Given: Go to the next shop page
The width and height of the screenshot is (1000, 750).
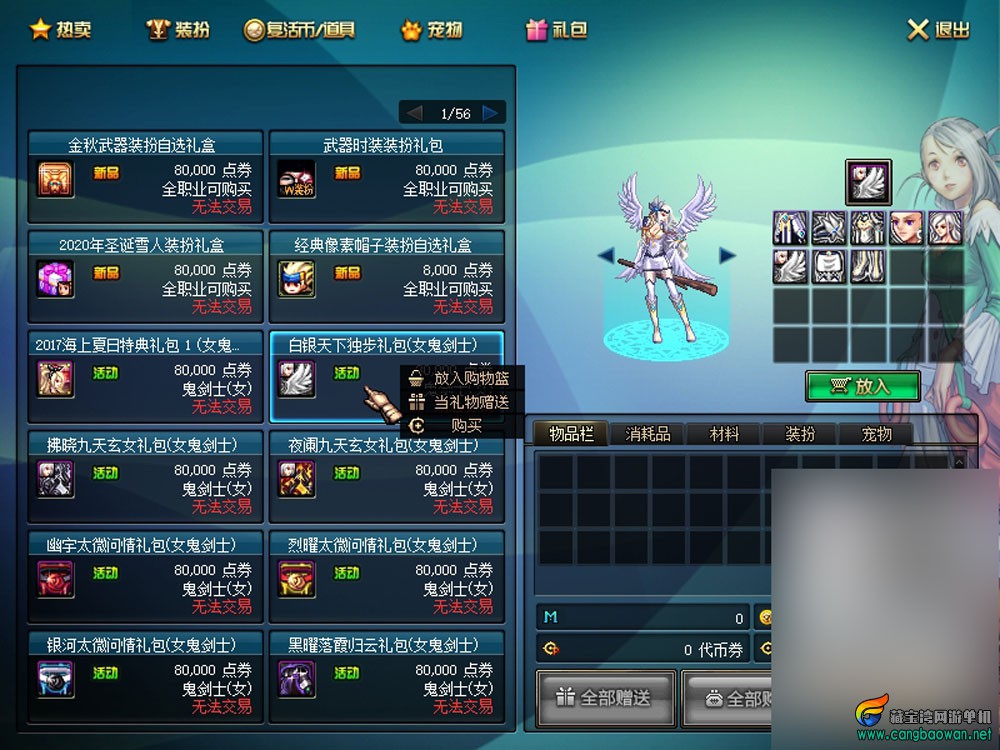Looking at the screenshot, I should 490,113.
